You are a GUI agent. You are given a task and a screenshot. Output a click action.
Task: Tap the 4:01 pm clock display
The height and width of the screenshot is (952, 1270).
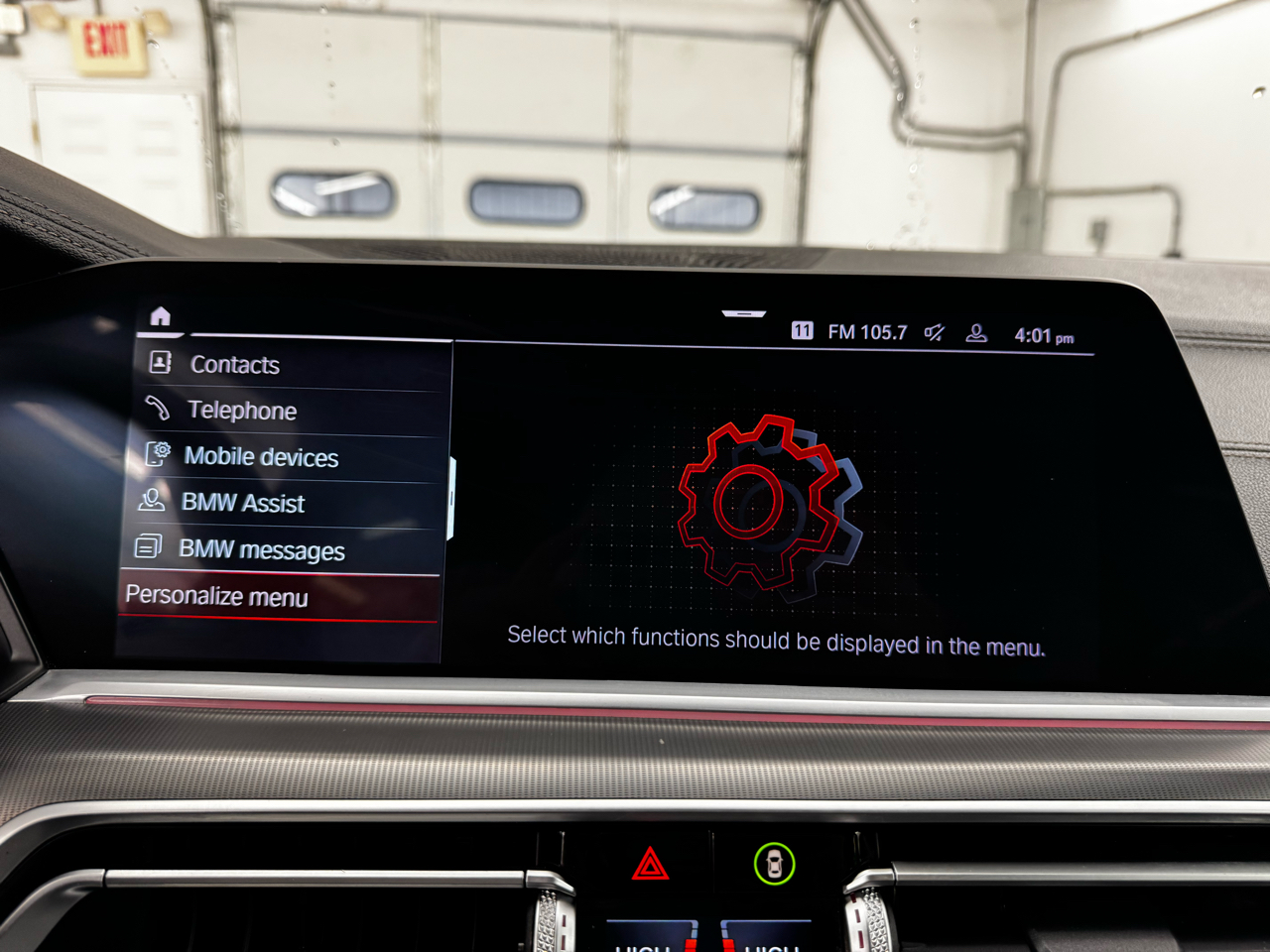click(x=1044, y=333)
